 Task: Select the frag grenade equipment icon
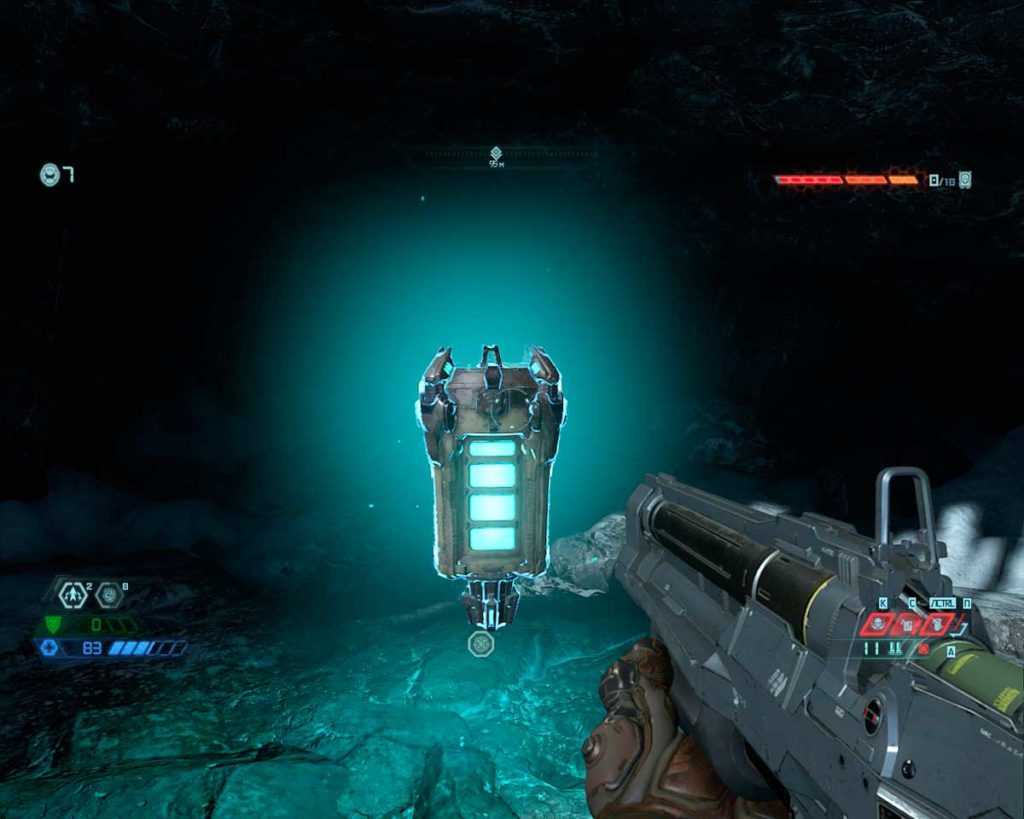coord(72,595)
